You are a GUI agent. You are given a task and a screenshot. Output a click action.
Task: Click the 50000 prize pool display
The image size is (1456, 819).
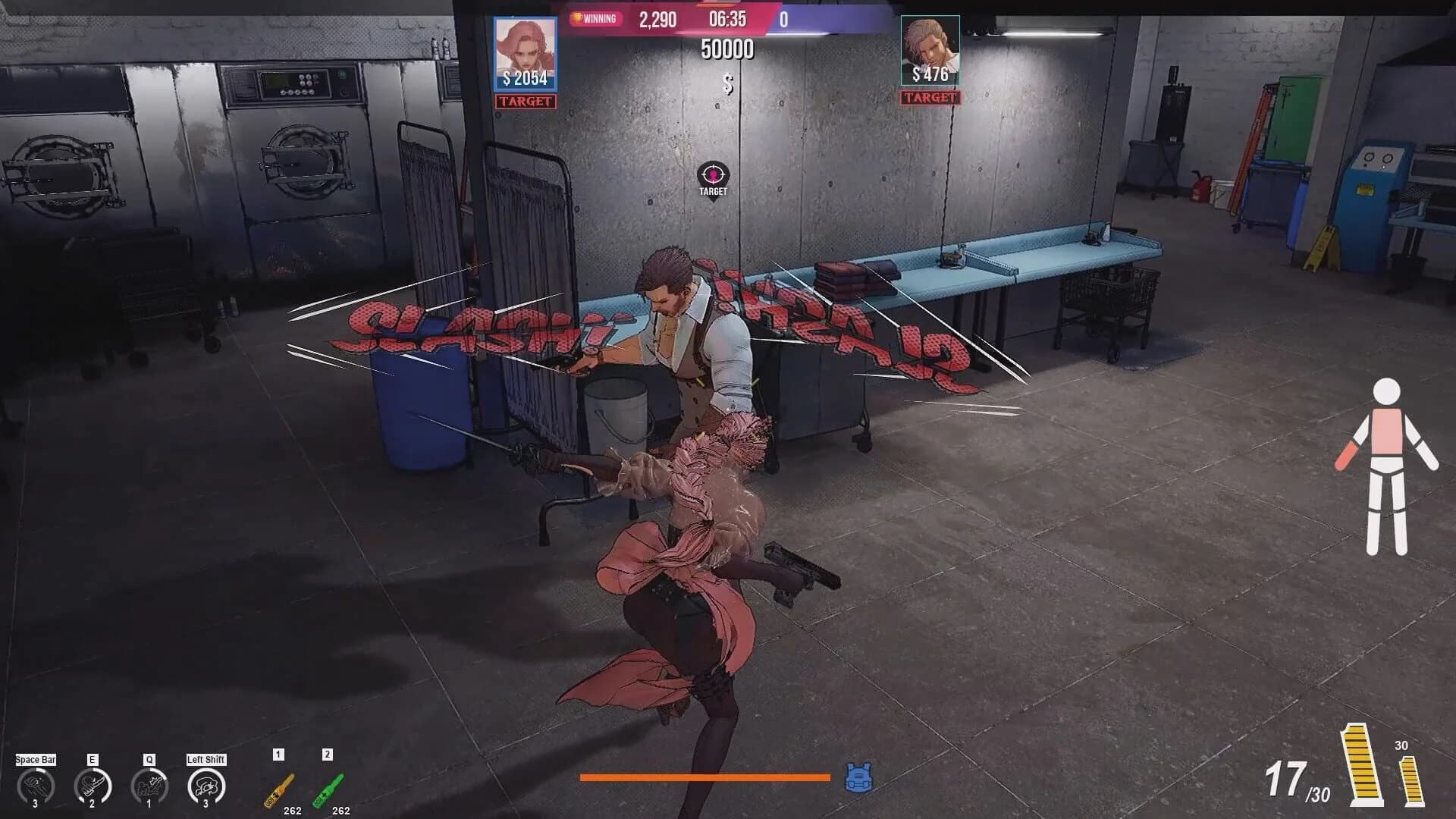730,49
